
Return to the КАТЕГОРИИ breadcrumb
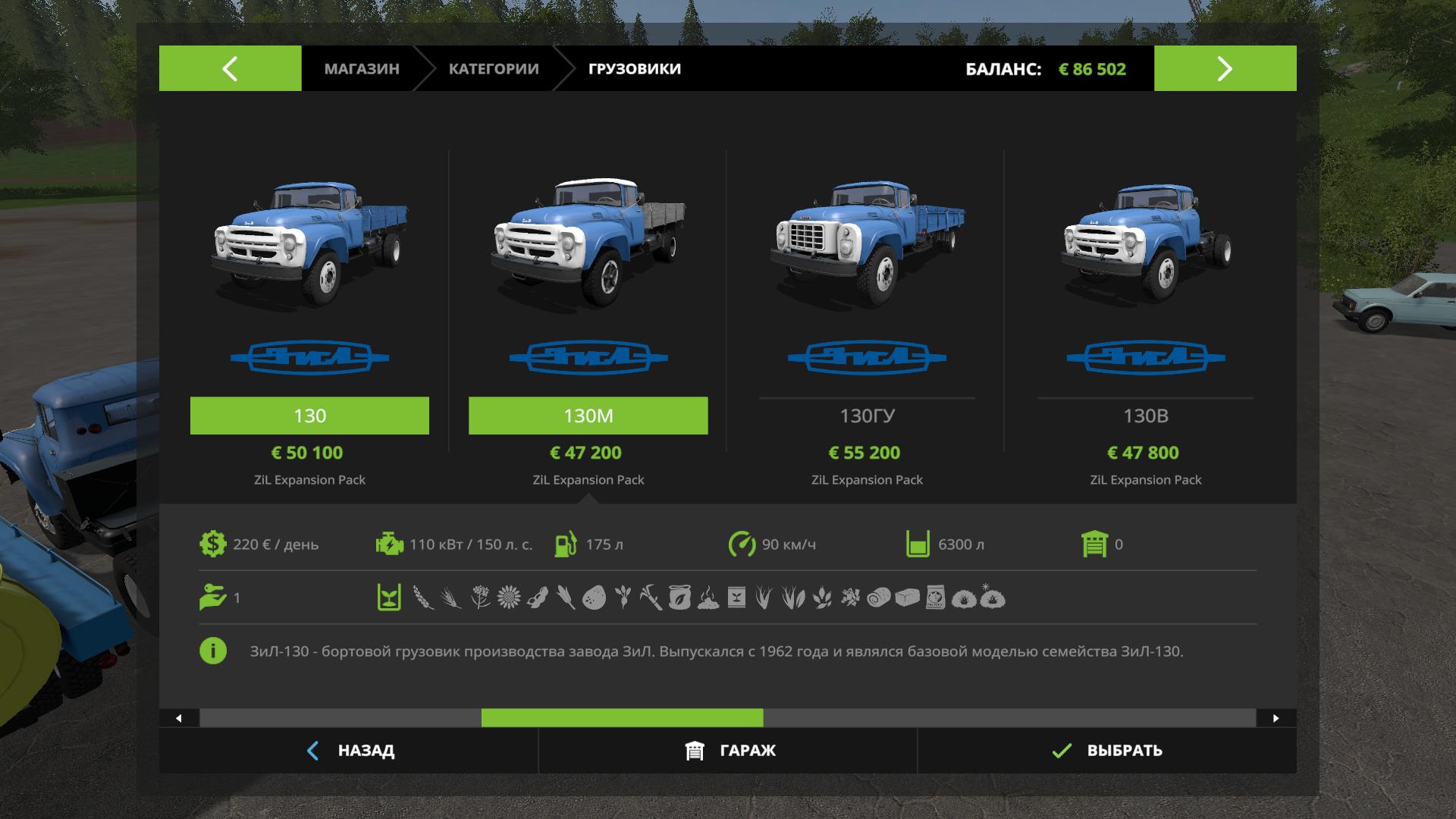coord(494,69)
